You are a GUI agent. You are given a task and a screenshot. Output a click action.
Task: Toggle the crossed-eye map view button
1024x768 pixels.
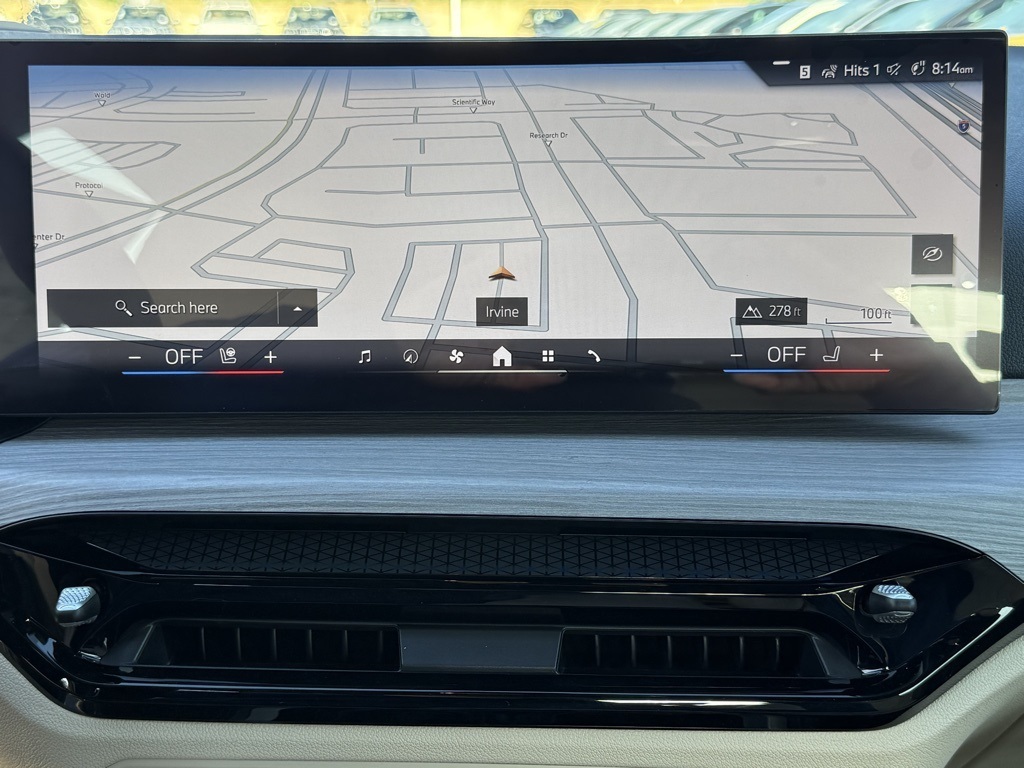click(x=932, y=254)
